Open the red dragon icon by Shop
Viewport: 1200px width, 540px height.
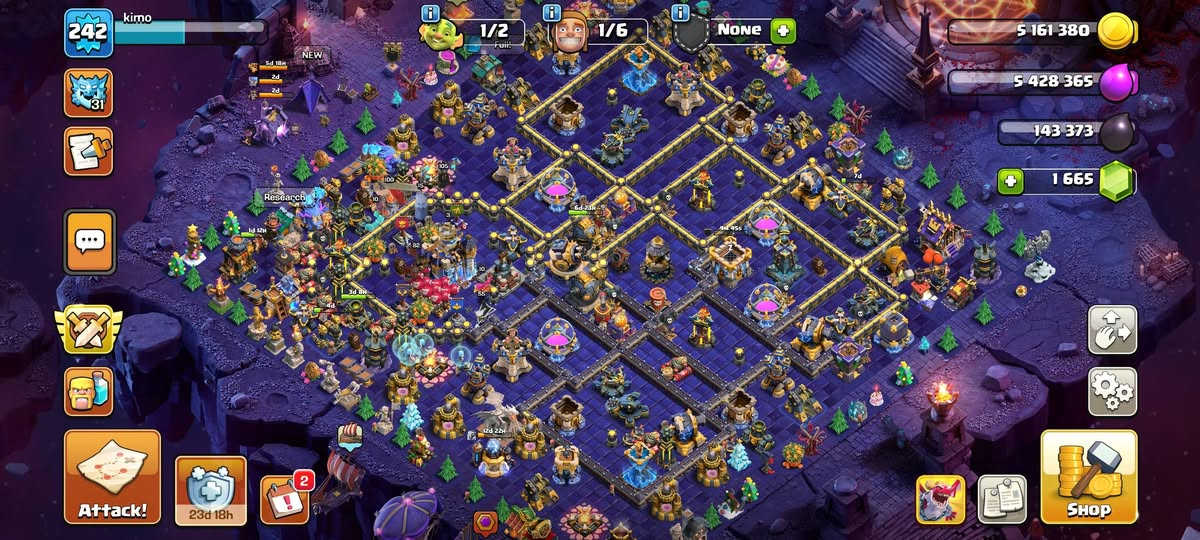tap(940, 498)
